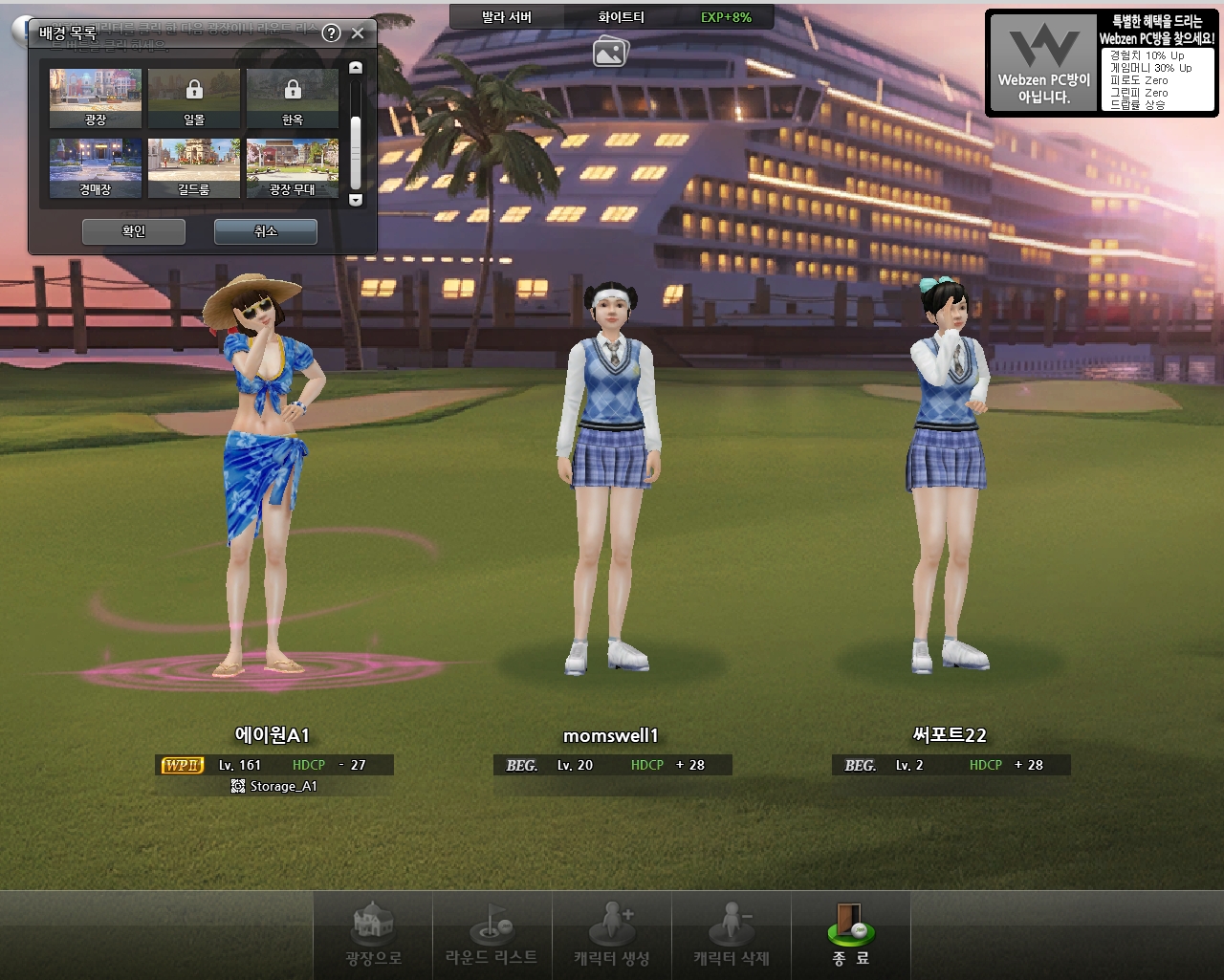Open the 라운드 리스트 button
Image resolution: width=1224 pixels, height=980 pixels.
(x=492, y=935)
